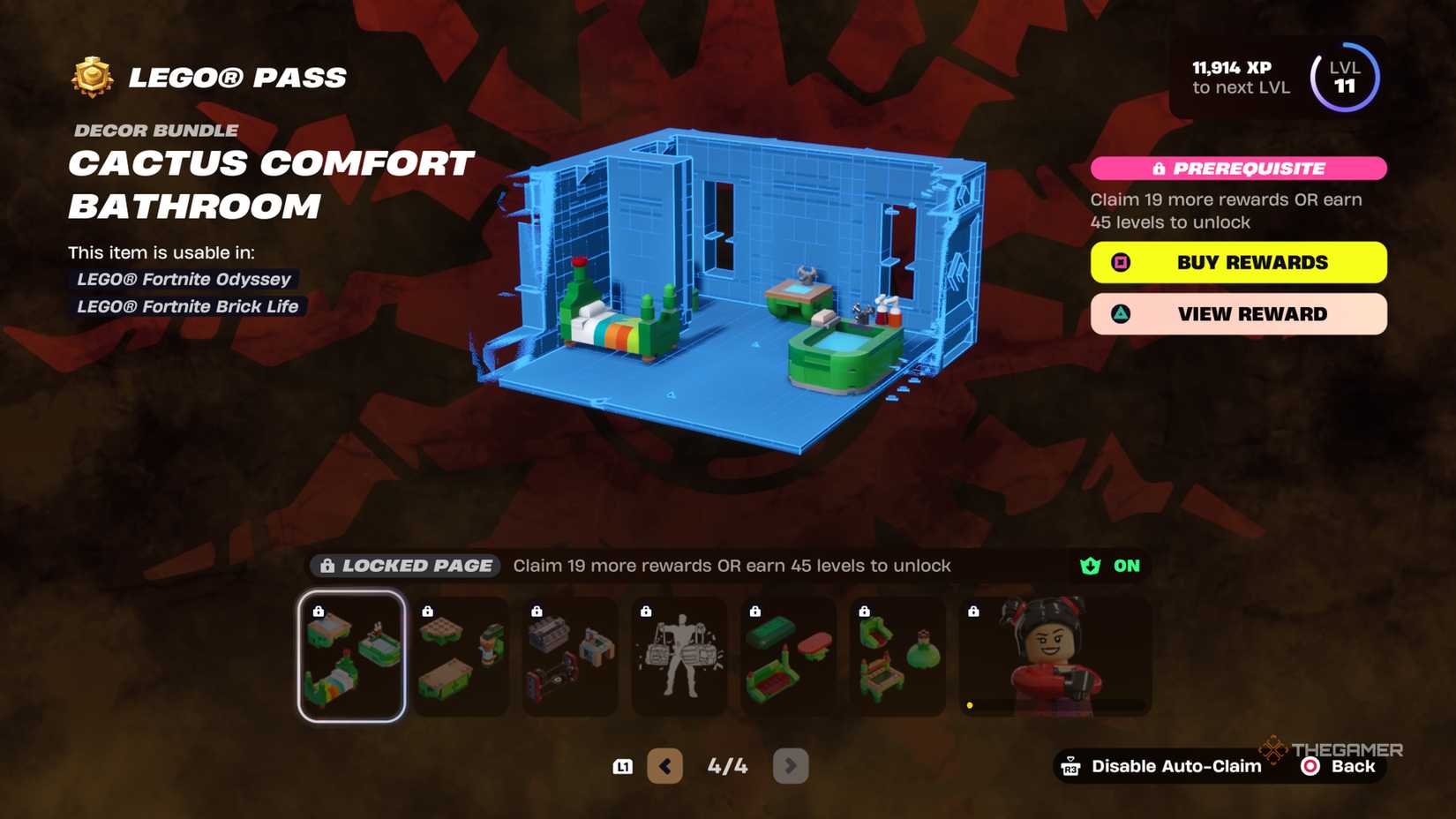Click the crown icon beside the ON indicator
The height and width of the screenshot is (819, 1456).
point(1091,566)
